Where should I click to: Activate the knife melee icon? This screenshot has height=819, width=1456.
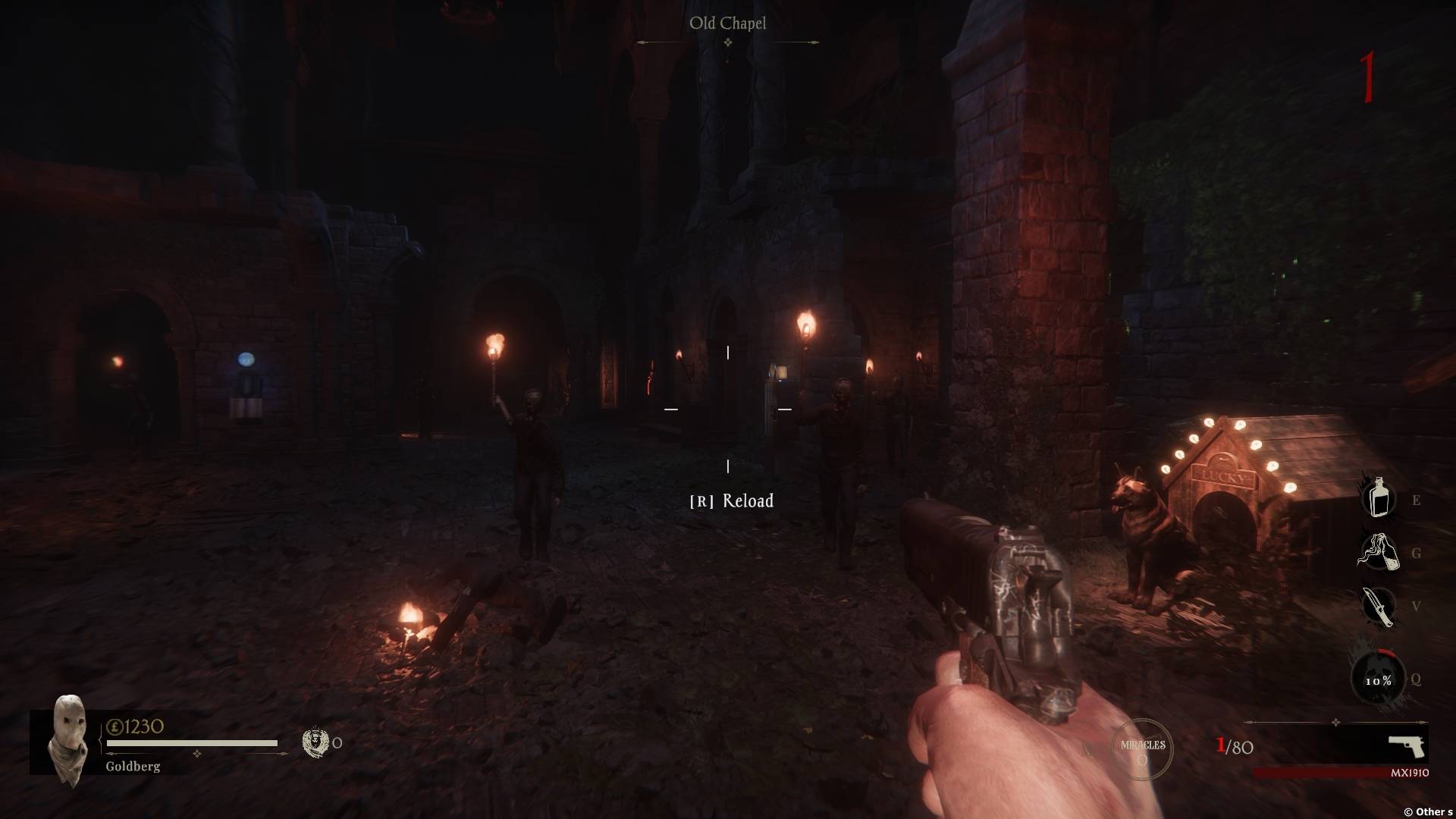coord(1377,606)
